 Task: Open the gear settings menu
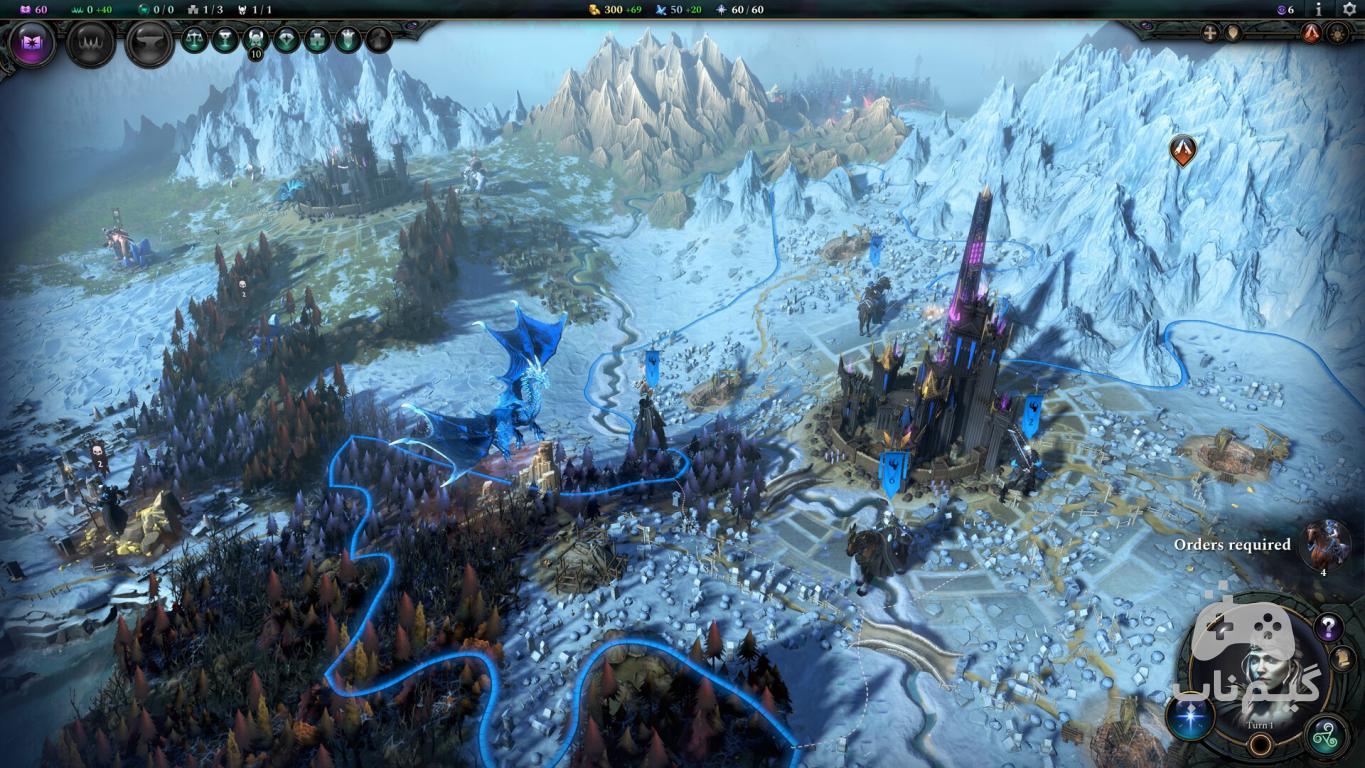pos(1349,9)
